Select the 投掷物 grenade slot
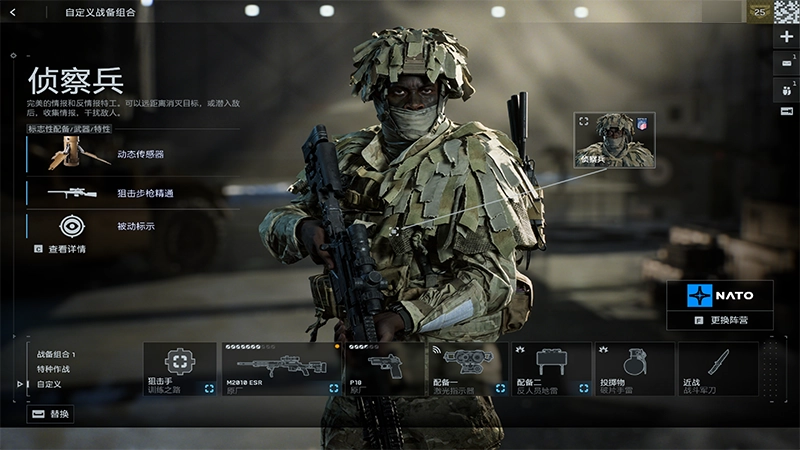 [x=634, y=369]
